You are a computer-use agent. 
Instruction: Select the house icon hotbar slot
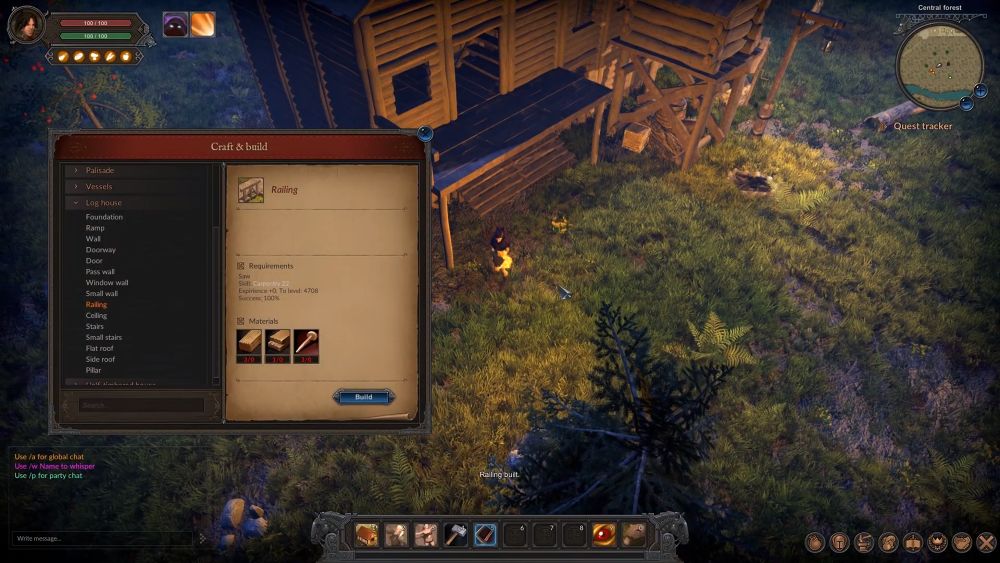(366, 535)
